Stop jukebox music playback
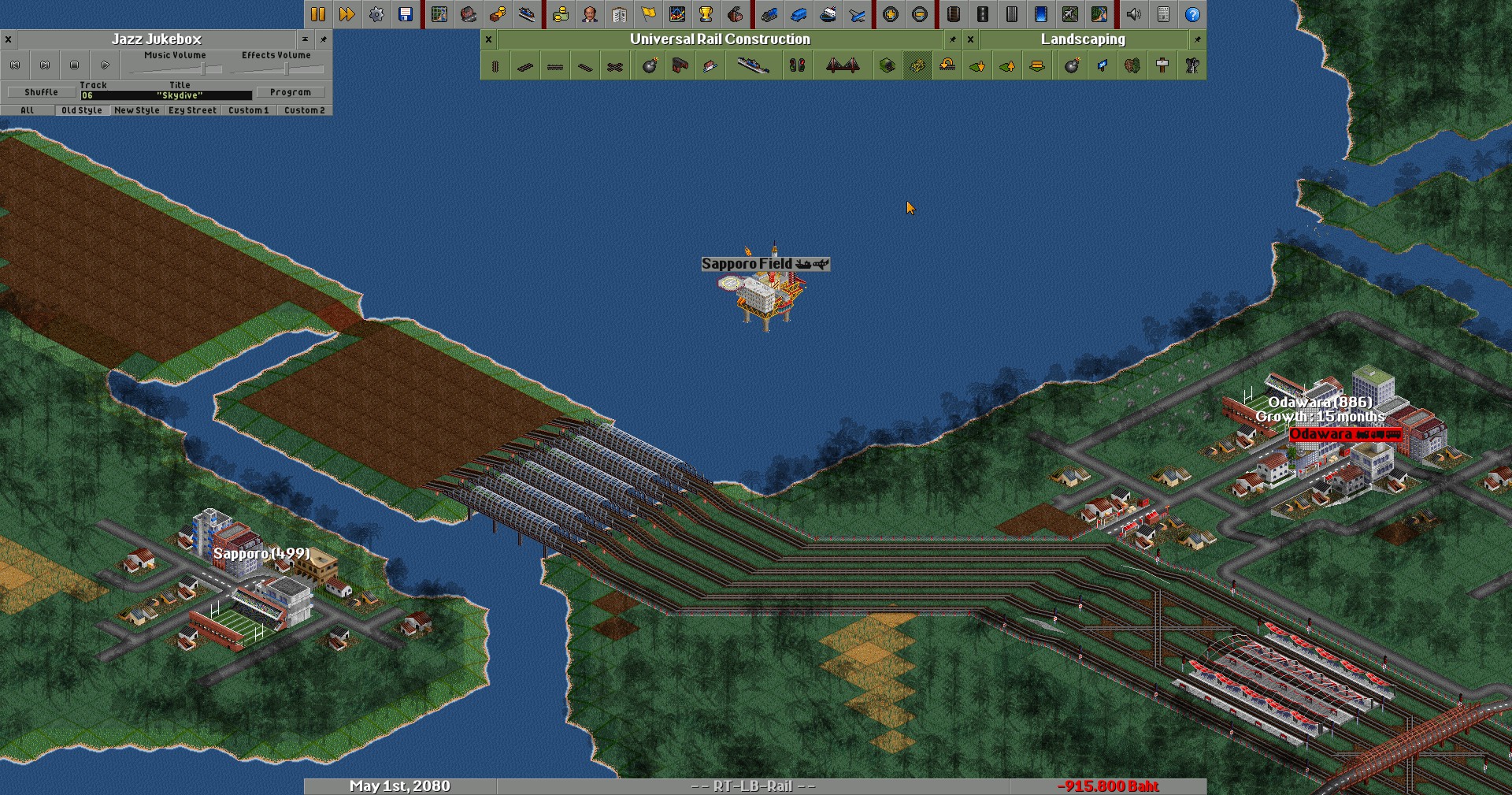This screenshot has width=1512, height=795. [75, 65]
